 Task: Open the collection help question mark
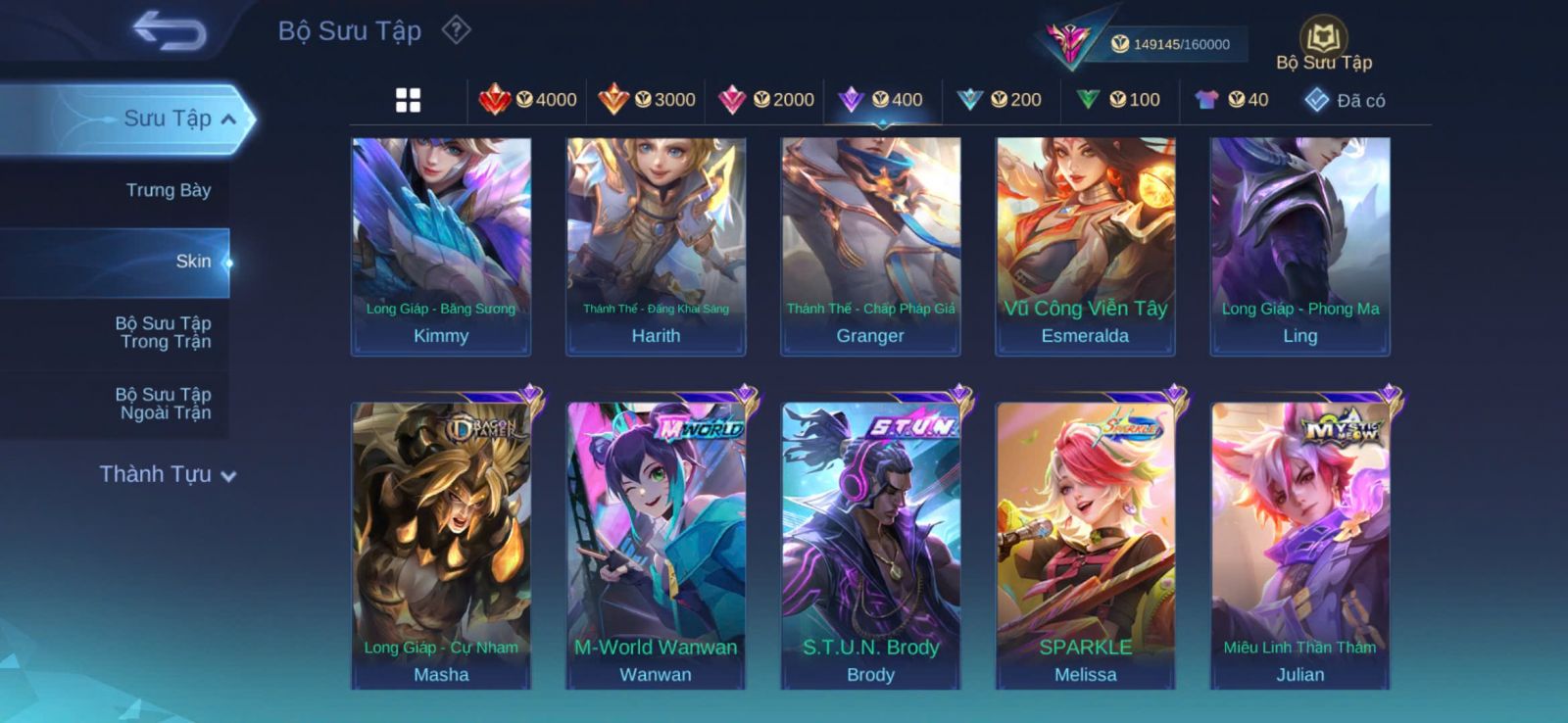coord(456,30)
